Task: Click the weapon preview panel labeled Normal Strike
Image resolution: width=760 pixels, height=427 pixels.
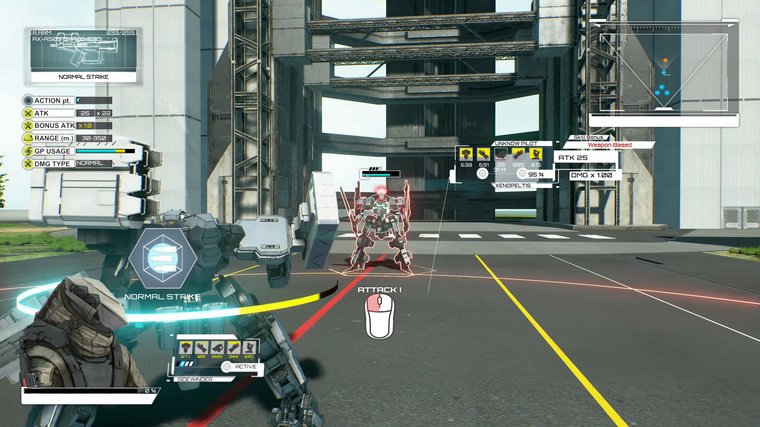Action: (x=84, y=55)
